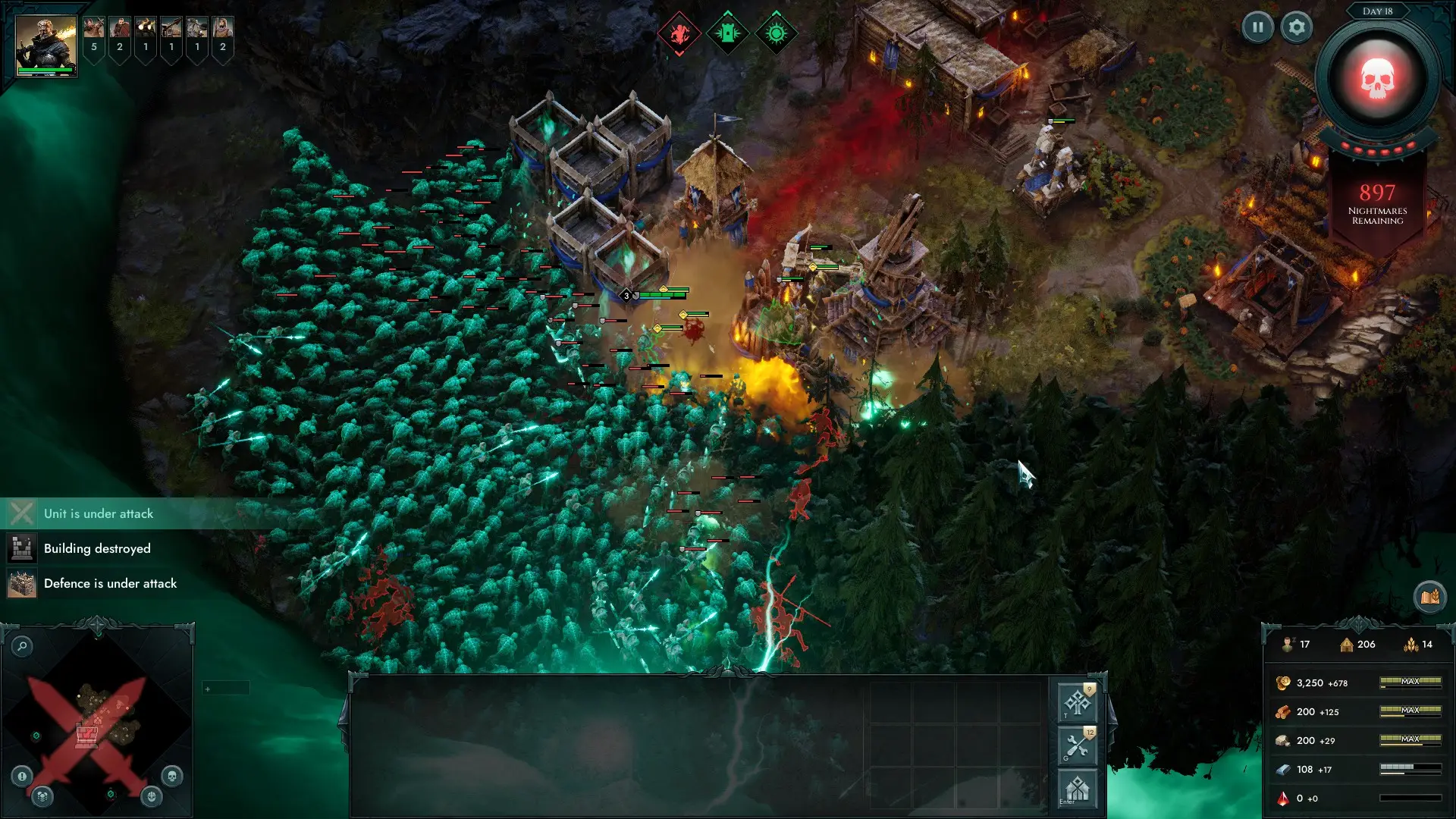Select the Defence is under attack alert
Screen dimensions: 1456x819
pyautogui.click(x=110, y=583)
